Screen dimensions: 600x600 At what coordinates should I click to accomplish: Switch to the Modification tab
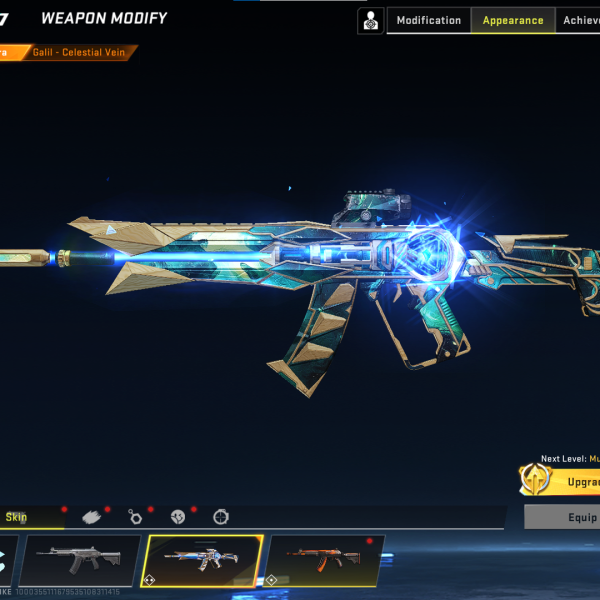(x=429, y=20)
